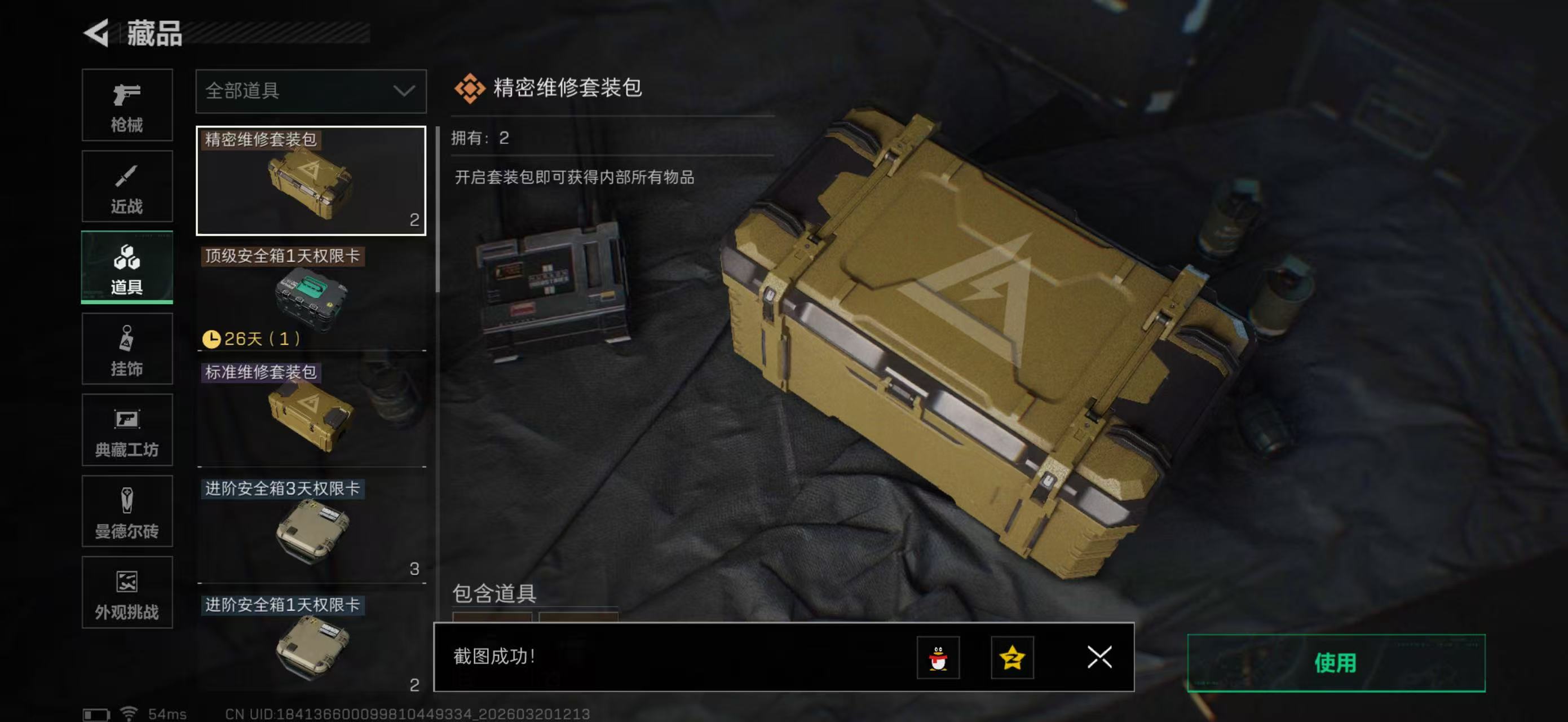1568x722 pixels.
Task: Select the 枪械 category icon
Action: (127, 105)
